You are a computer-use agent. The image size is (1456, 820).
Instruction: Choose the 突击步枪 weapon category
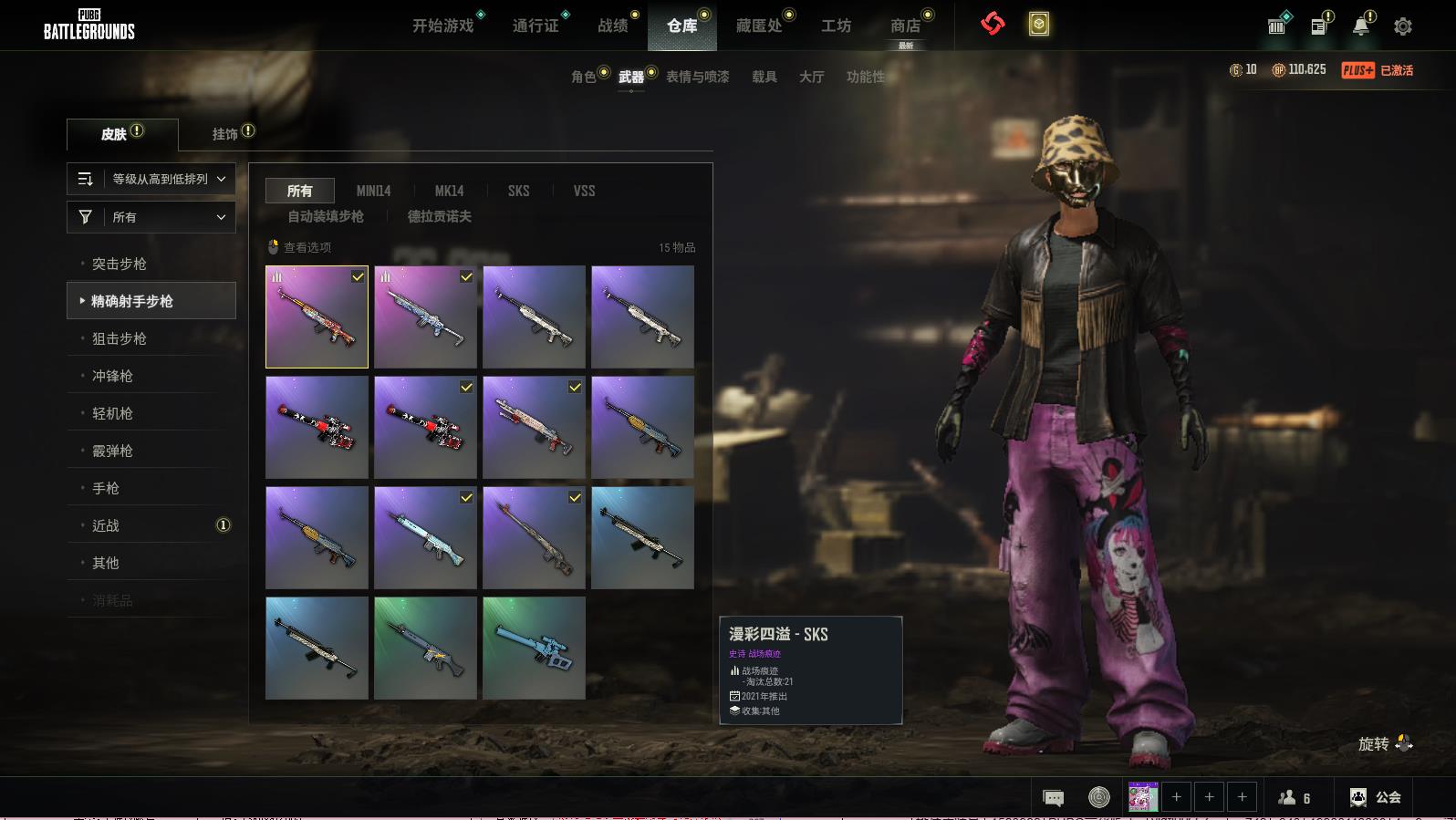tap(120, 264)
